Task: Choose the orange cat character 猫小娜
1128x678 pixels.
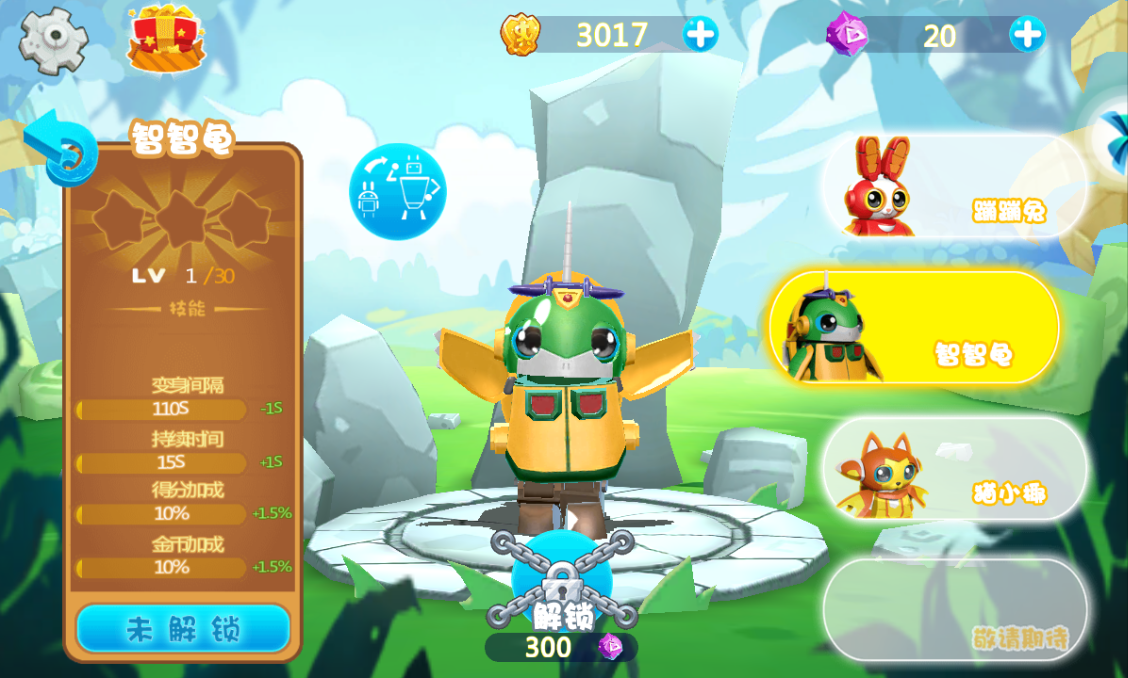Action: pyautogui.click(x=953, y=468)
